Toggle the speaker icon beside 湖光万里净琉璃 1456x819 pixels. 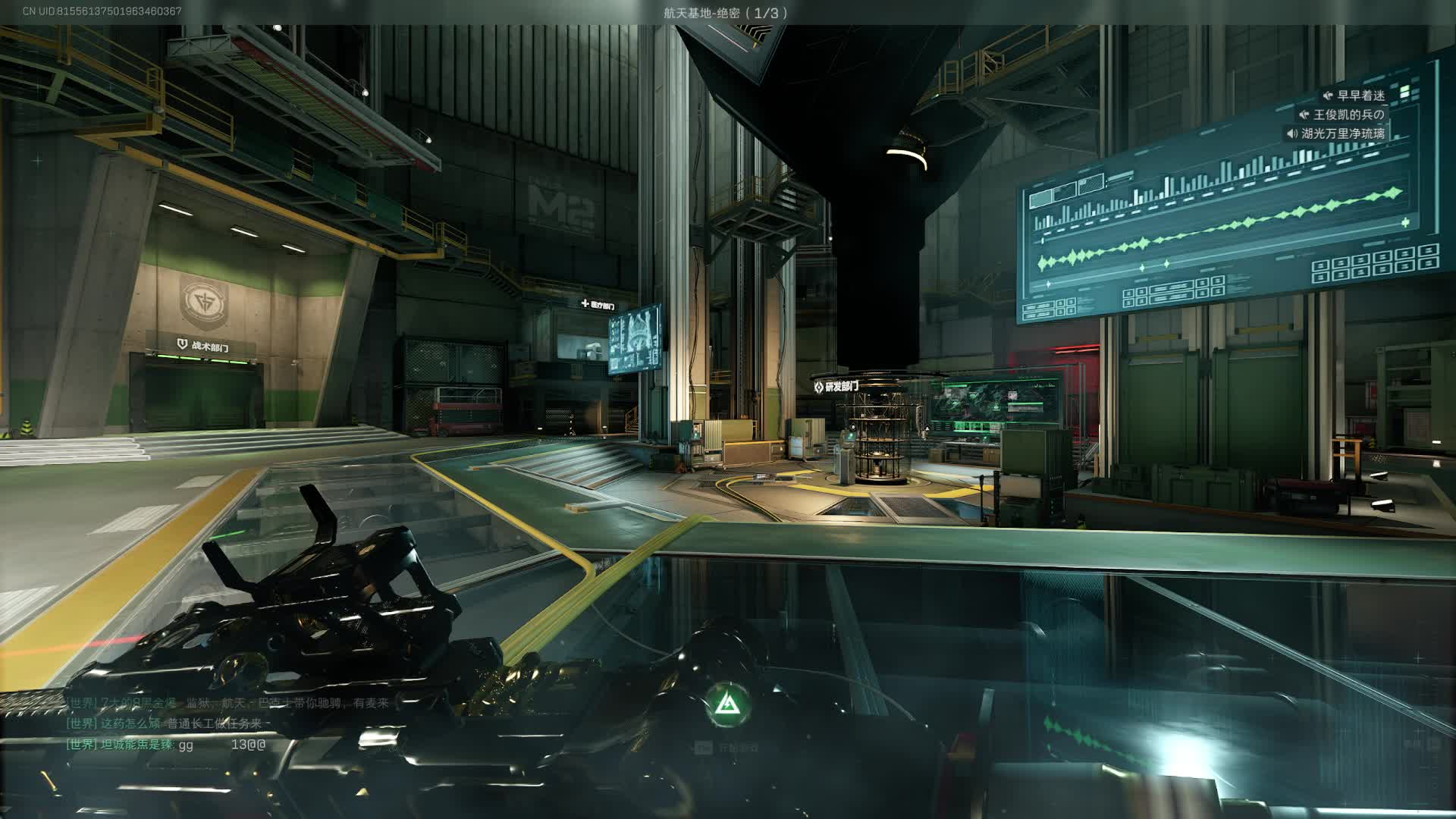[1291, 133]
